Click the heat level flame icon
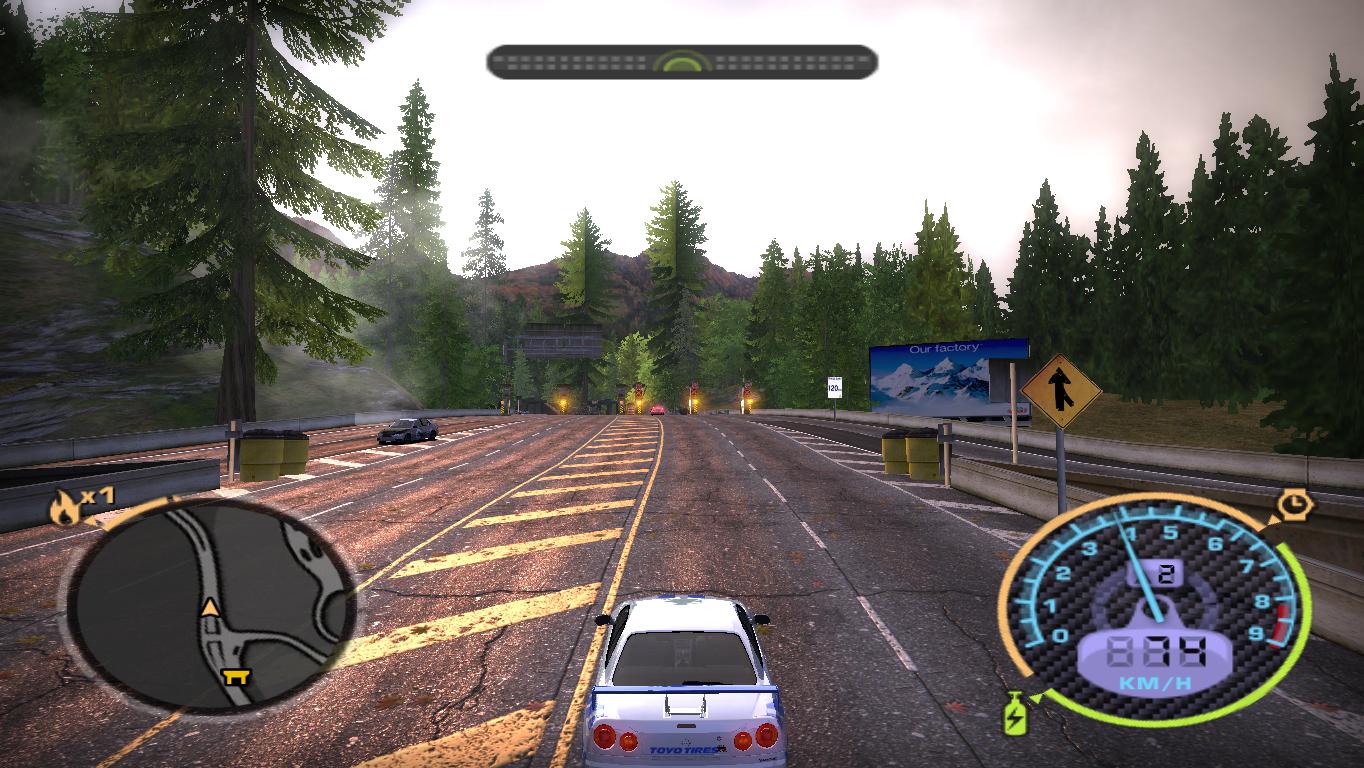This screenshot has height=768, width=1364. tap(64, 509)
